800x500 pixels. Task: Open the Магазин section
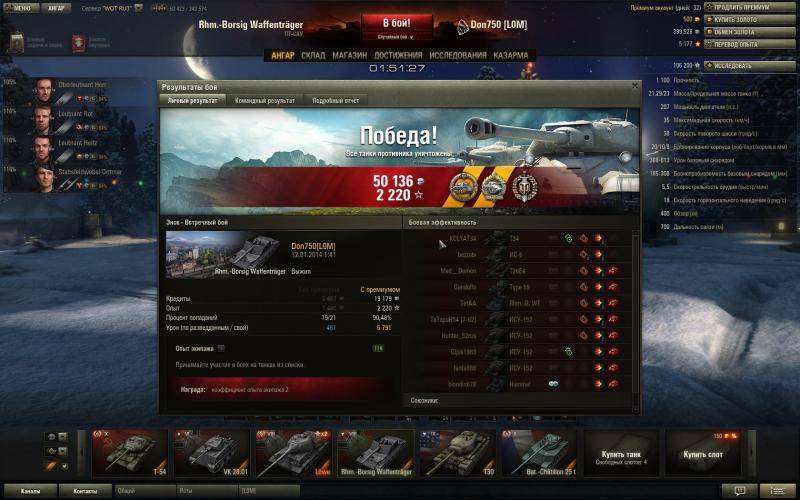(x=349, y=55)
